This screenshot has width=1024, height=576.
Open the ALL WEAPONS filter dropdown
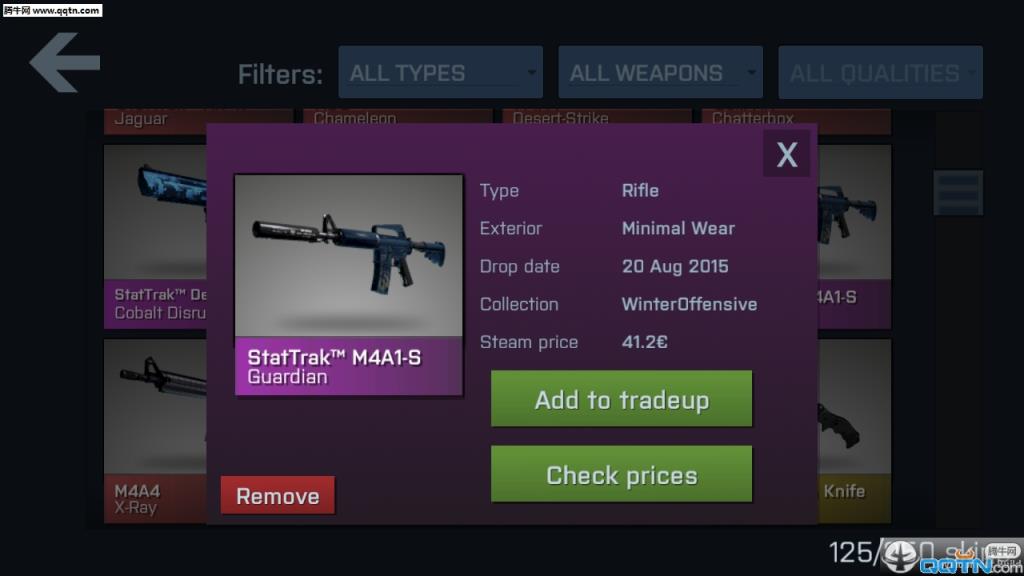660,73
